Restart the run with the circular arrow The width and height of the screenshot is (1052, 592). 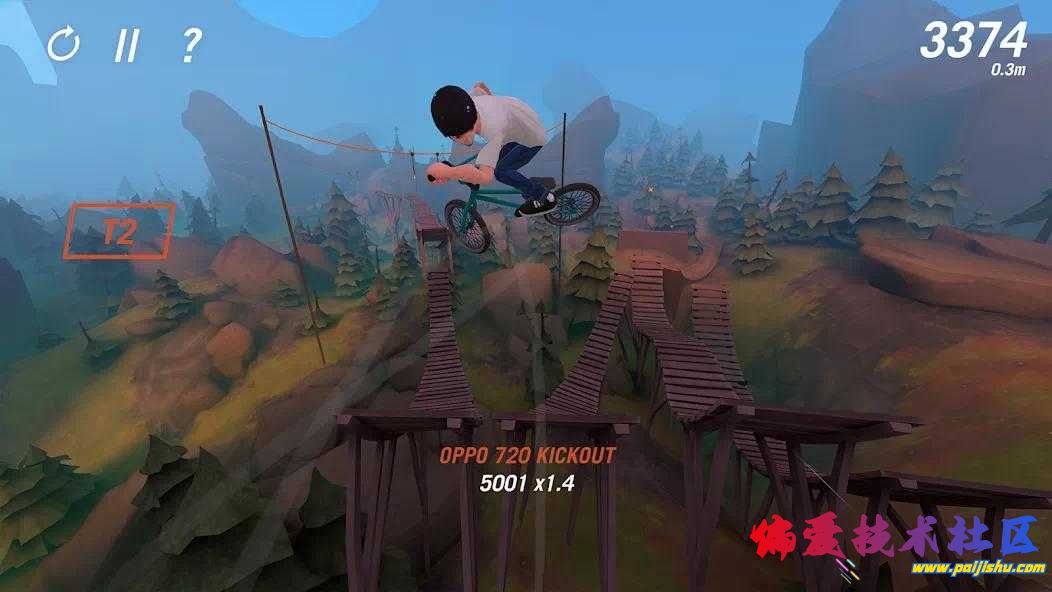point(63,44)
